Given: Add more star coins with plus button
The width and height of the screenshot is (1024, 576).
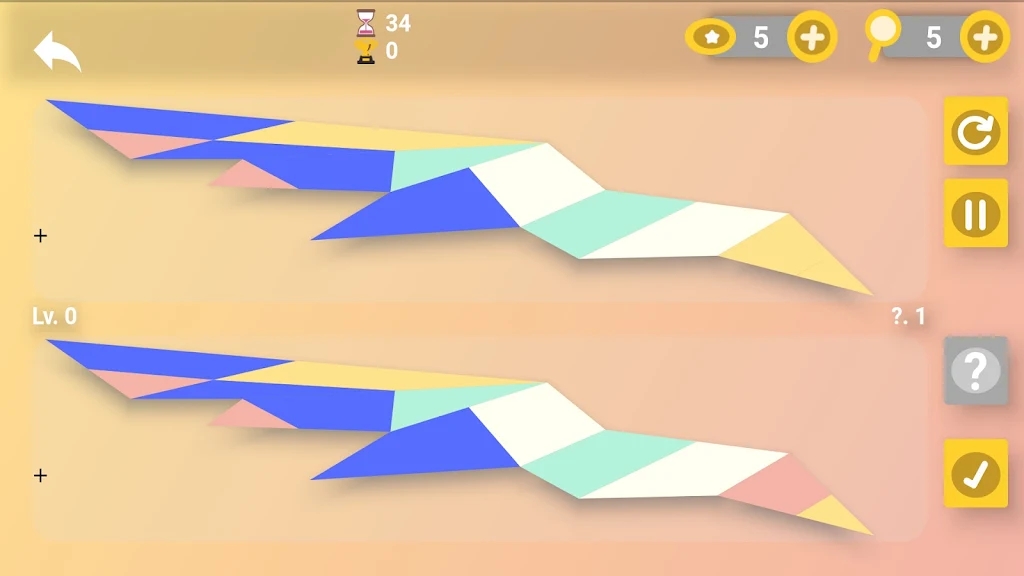Looking at the screenshot, I should pyautogui.click(x=811, y=38).
